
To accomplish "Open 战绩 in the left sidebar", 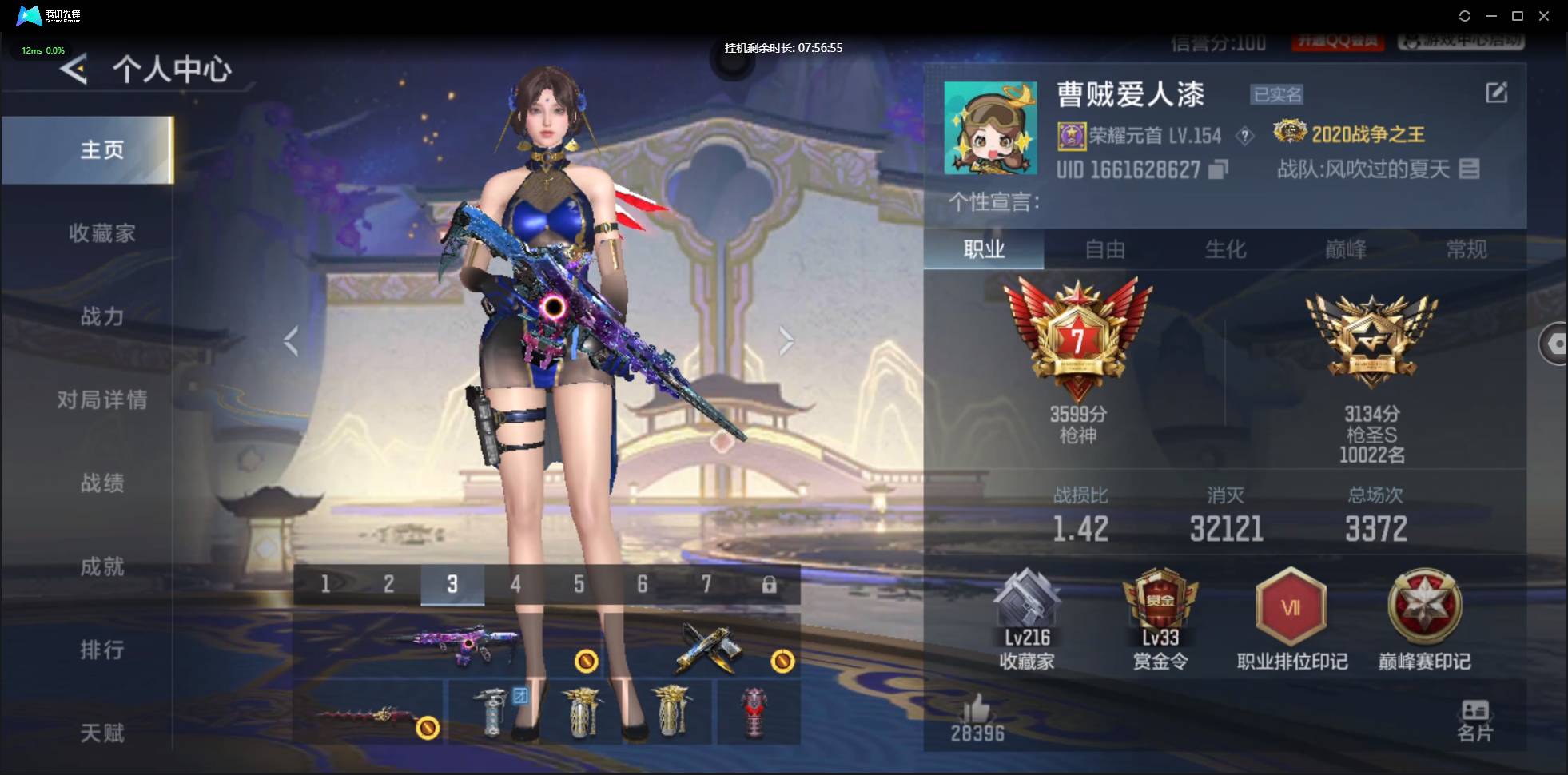I will tap(104, 483).
